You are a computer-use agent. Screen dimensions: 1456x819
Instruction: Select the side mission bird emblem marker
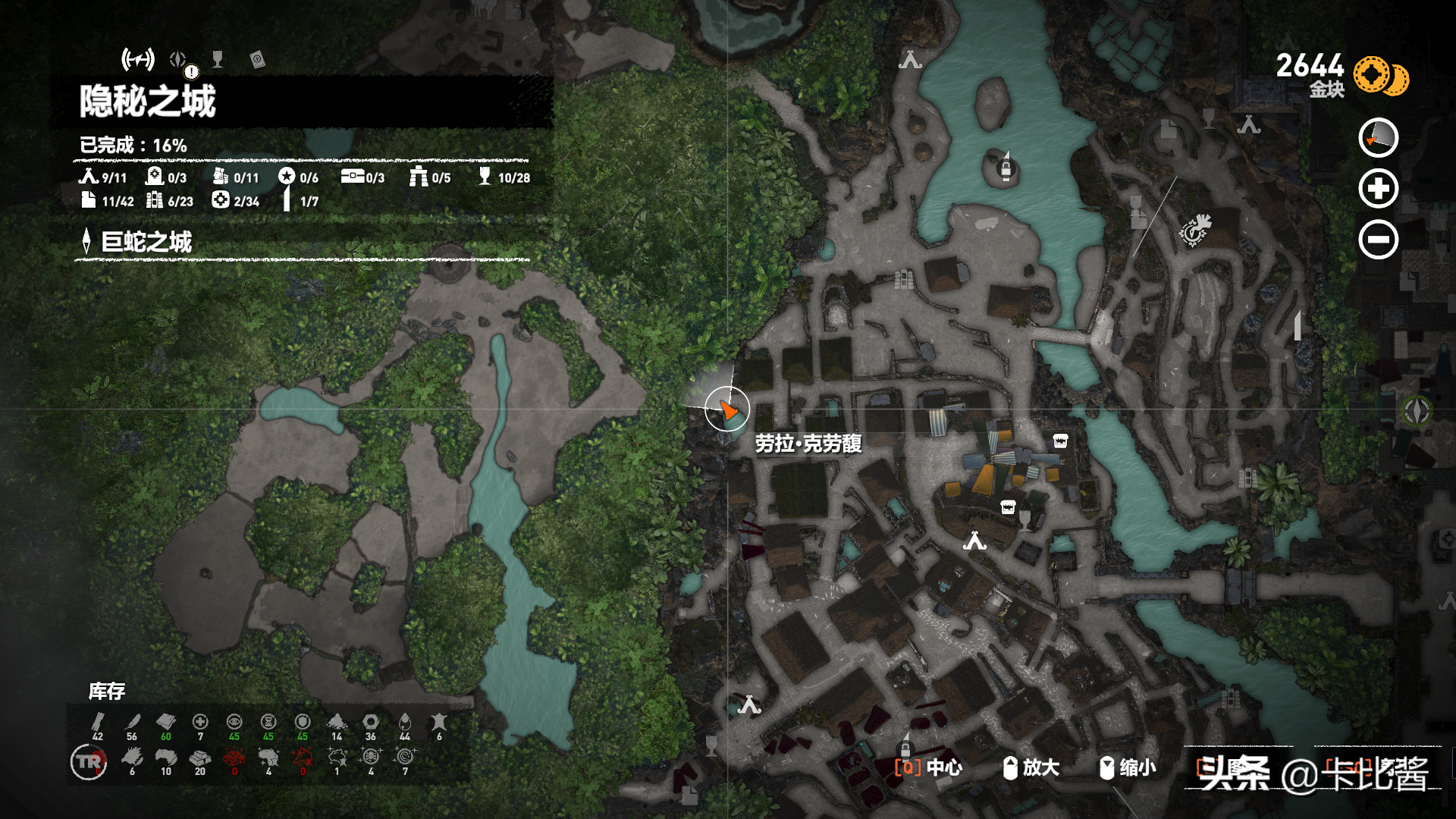click(1196, 230)
